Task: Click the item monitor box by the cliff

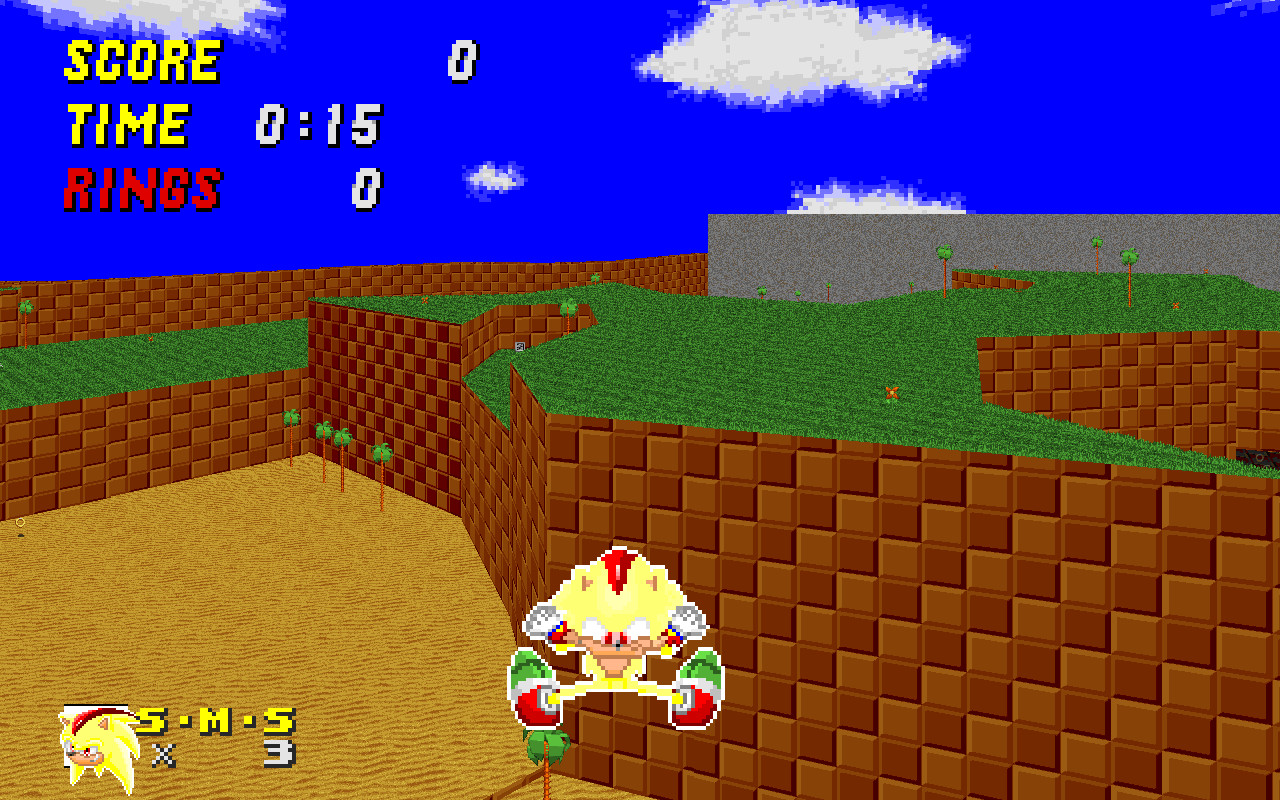Action: point(519,346)
